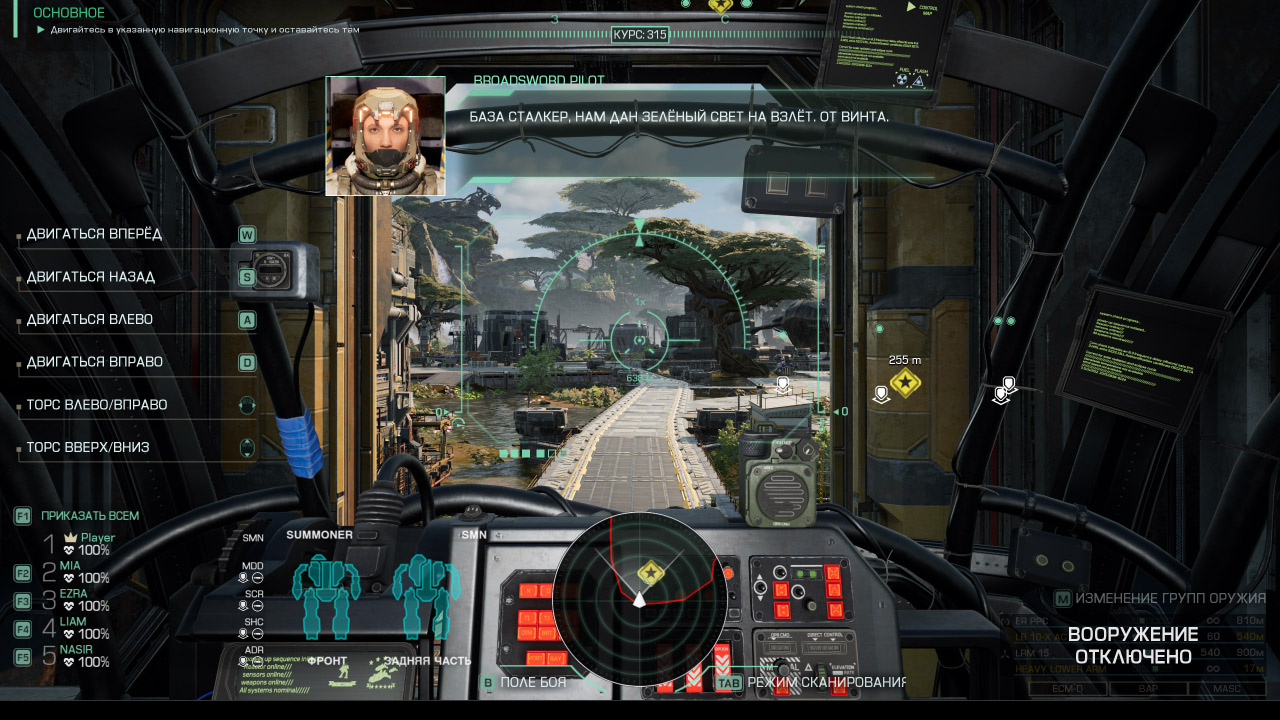
Task: Click the yellow star marker on the radar
Action: [651, 573]
